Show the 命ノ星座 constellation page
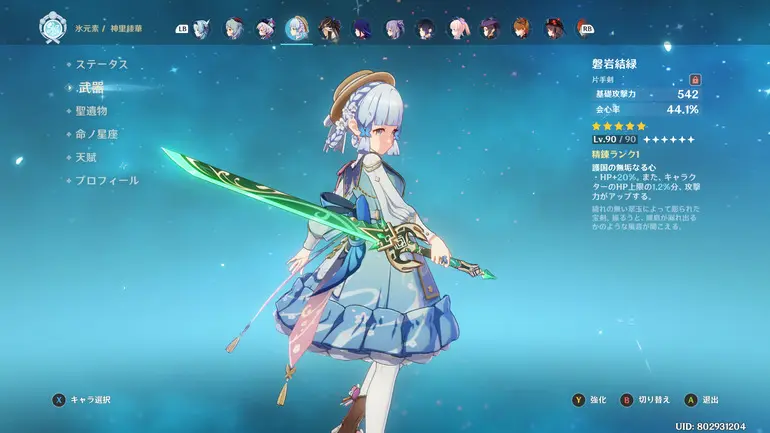 point(98,134)
